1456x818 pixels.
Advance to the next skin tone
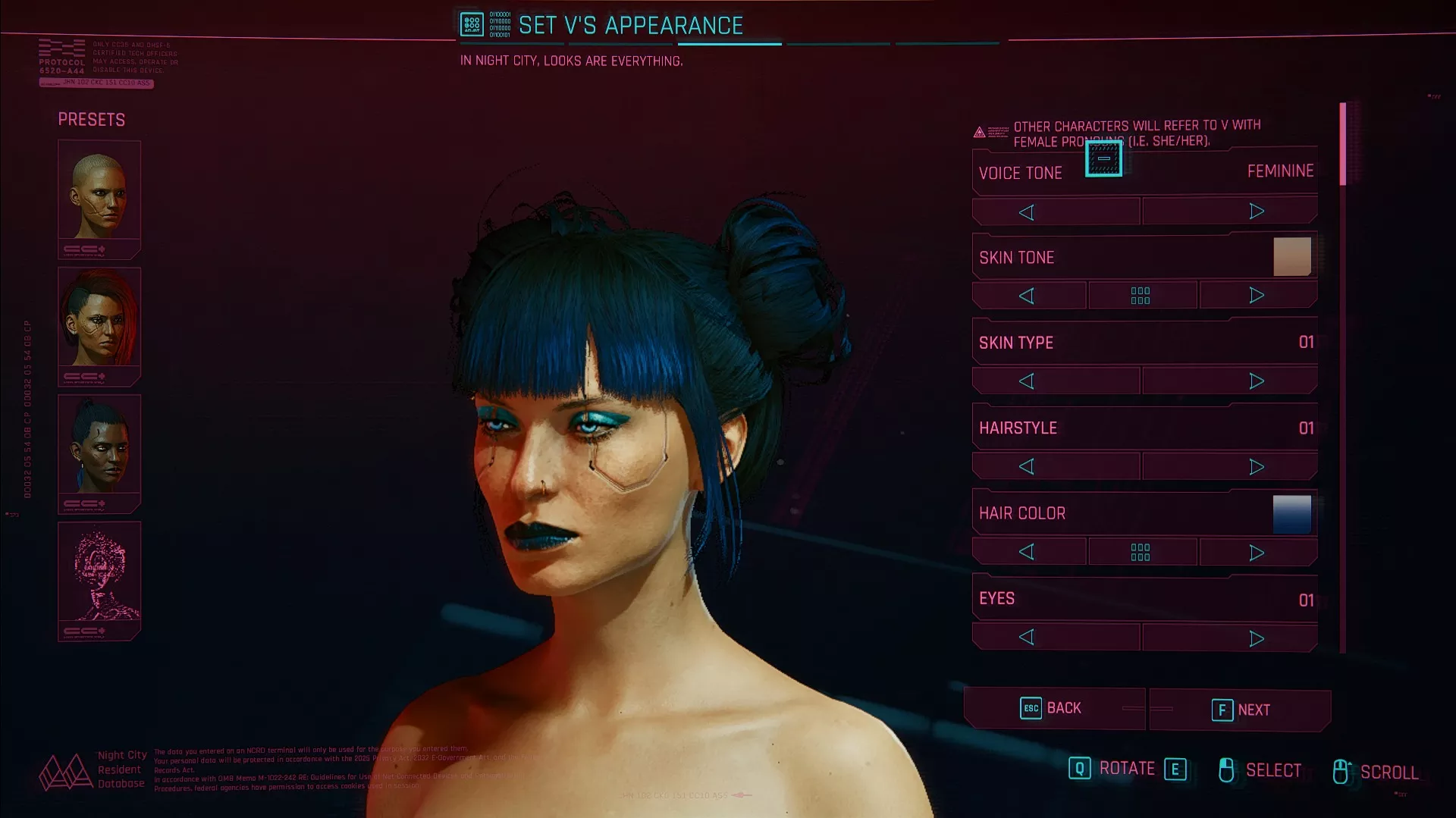coord(1256,296)
